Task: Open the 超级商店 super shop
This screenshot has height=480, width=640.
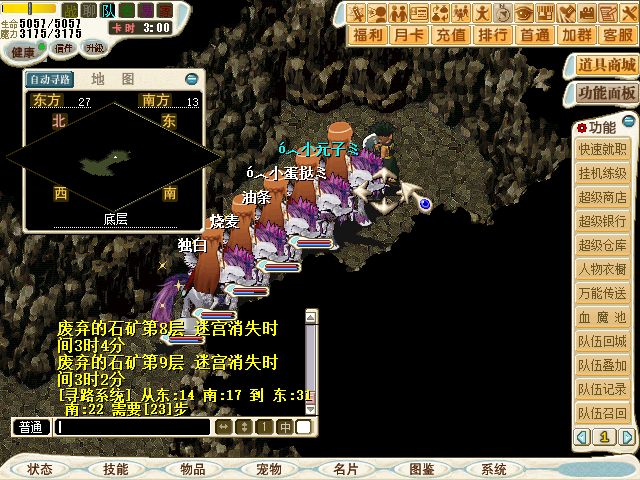Action: (x=603, y=197)
